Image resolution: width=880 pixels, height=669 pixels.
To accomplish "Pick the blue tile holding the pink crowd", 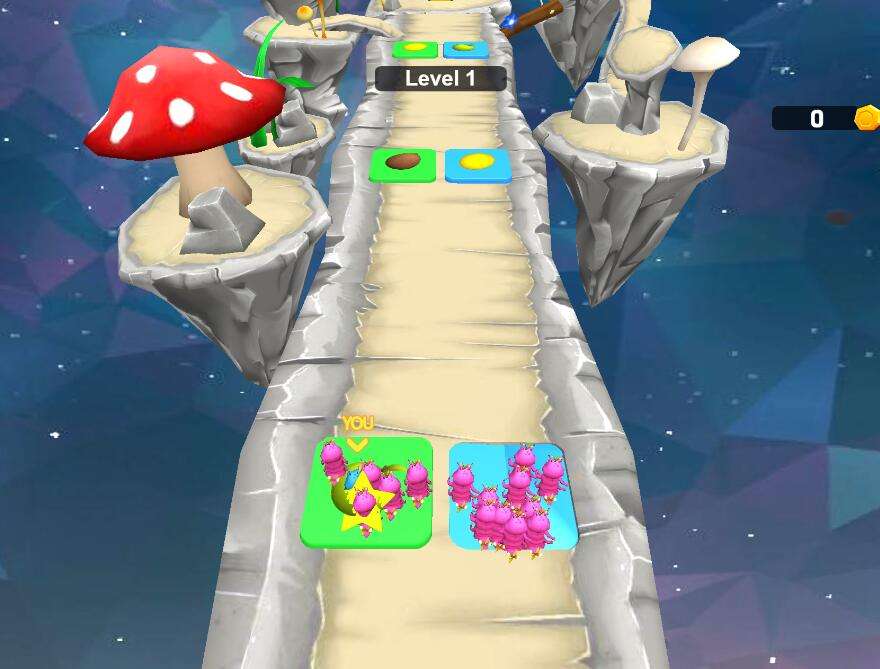I will point(513,496).
